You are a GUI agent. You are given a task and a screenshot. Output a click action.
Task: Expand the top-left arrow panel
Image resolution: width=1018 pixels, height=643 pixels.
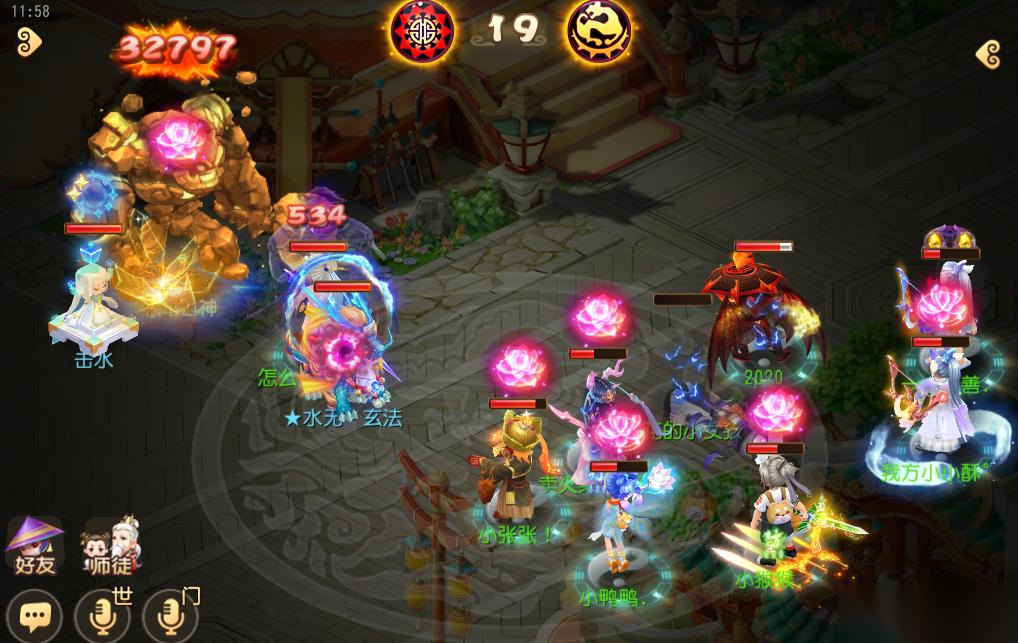coord(29,41)
